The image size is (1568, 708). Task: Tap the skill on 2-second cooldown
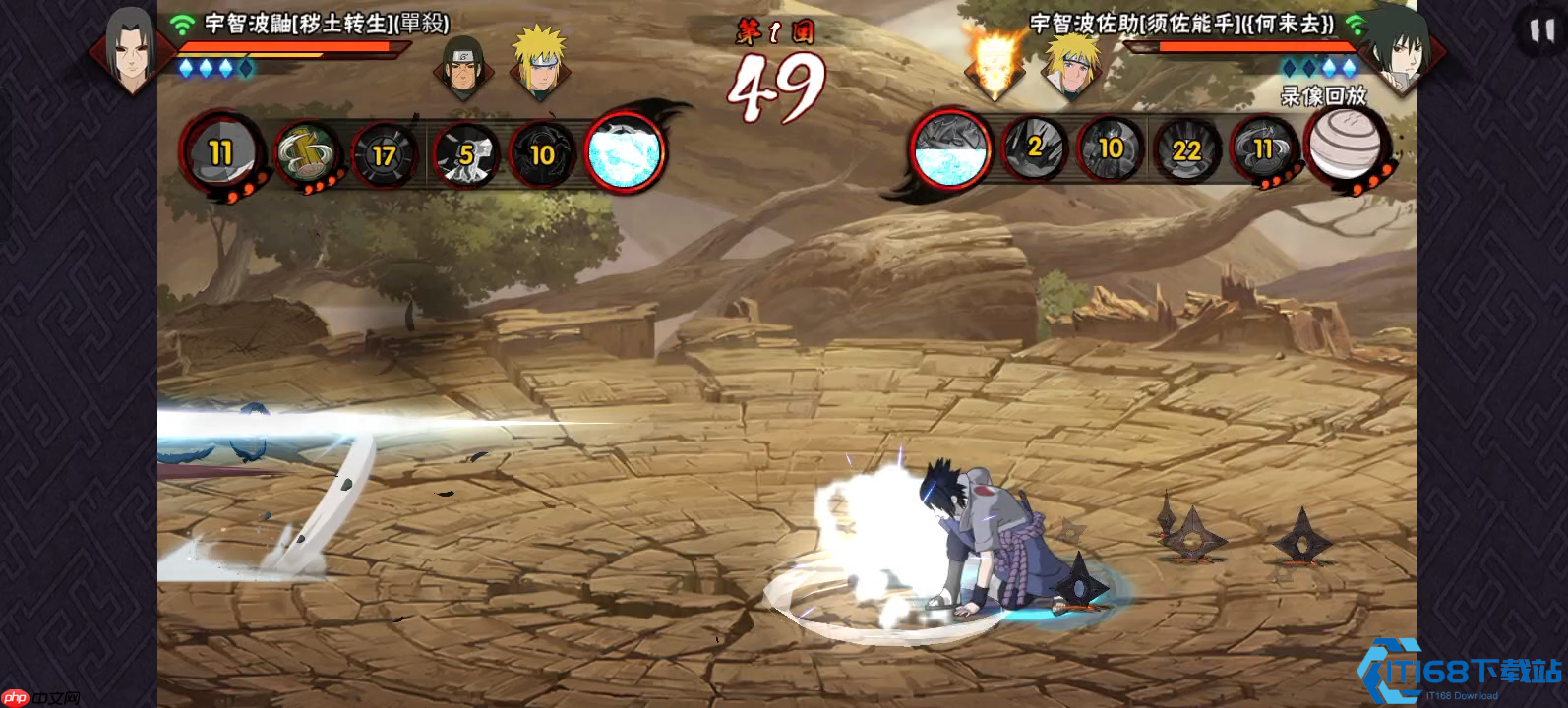coord(1034,148)
